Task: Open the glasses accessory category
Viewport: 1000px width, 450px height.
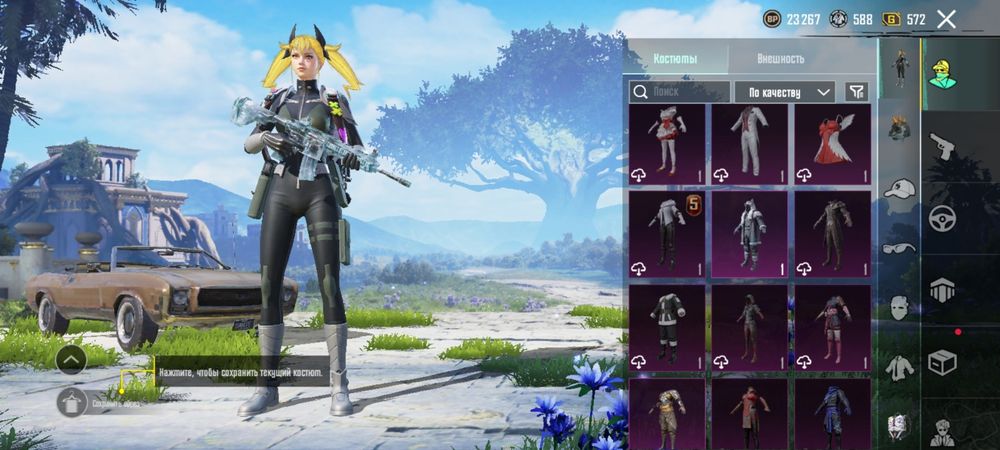Action: 900,247
